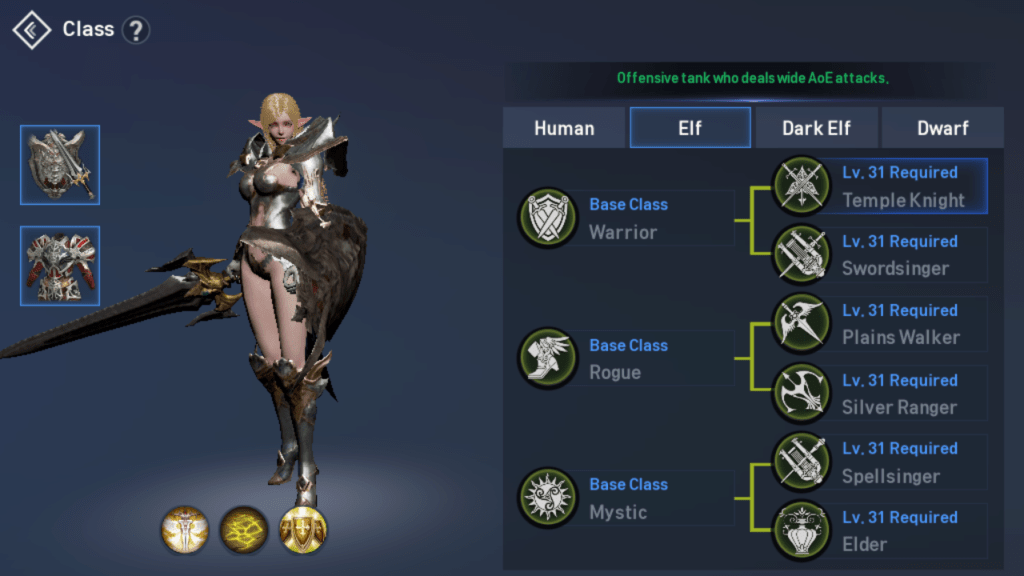Image resolution: width=1024 pixels, height=576 pixels.
Task: Choose the Rogue base class
Action: tap(624, 358)
